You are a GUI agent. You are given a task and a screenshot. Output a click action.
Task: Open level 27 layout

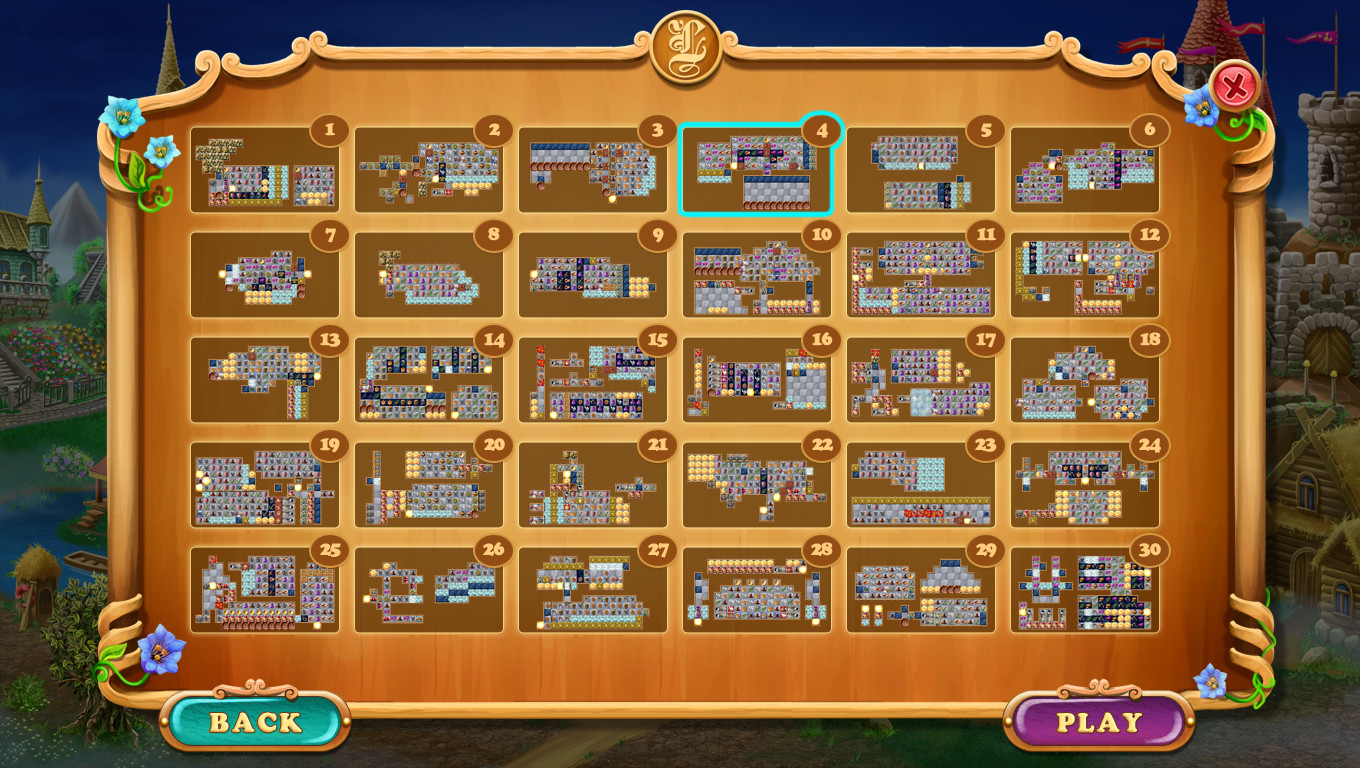tap(593, 591)
